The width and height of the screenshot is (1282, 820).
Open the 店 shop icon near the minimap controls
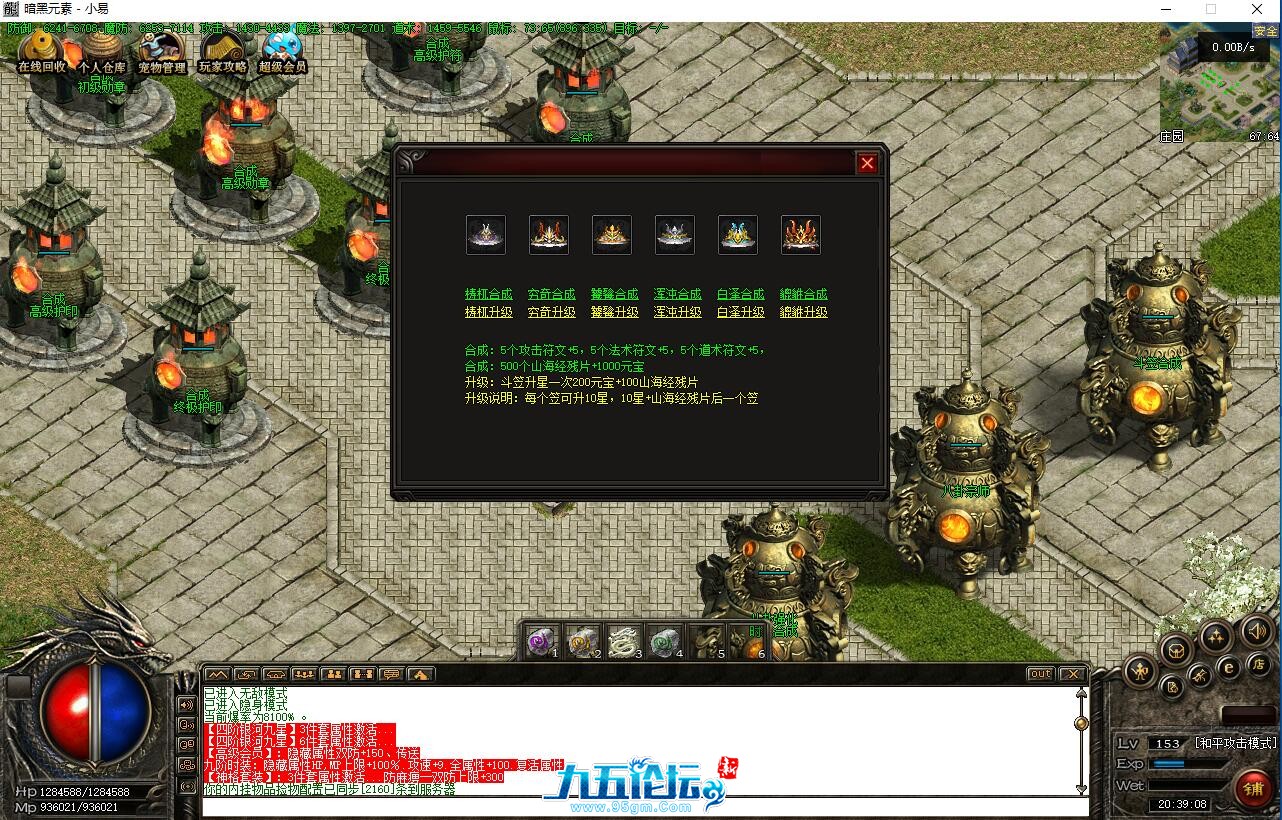(x=1260, y=666)
